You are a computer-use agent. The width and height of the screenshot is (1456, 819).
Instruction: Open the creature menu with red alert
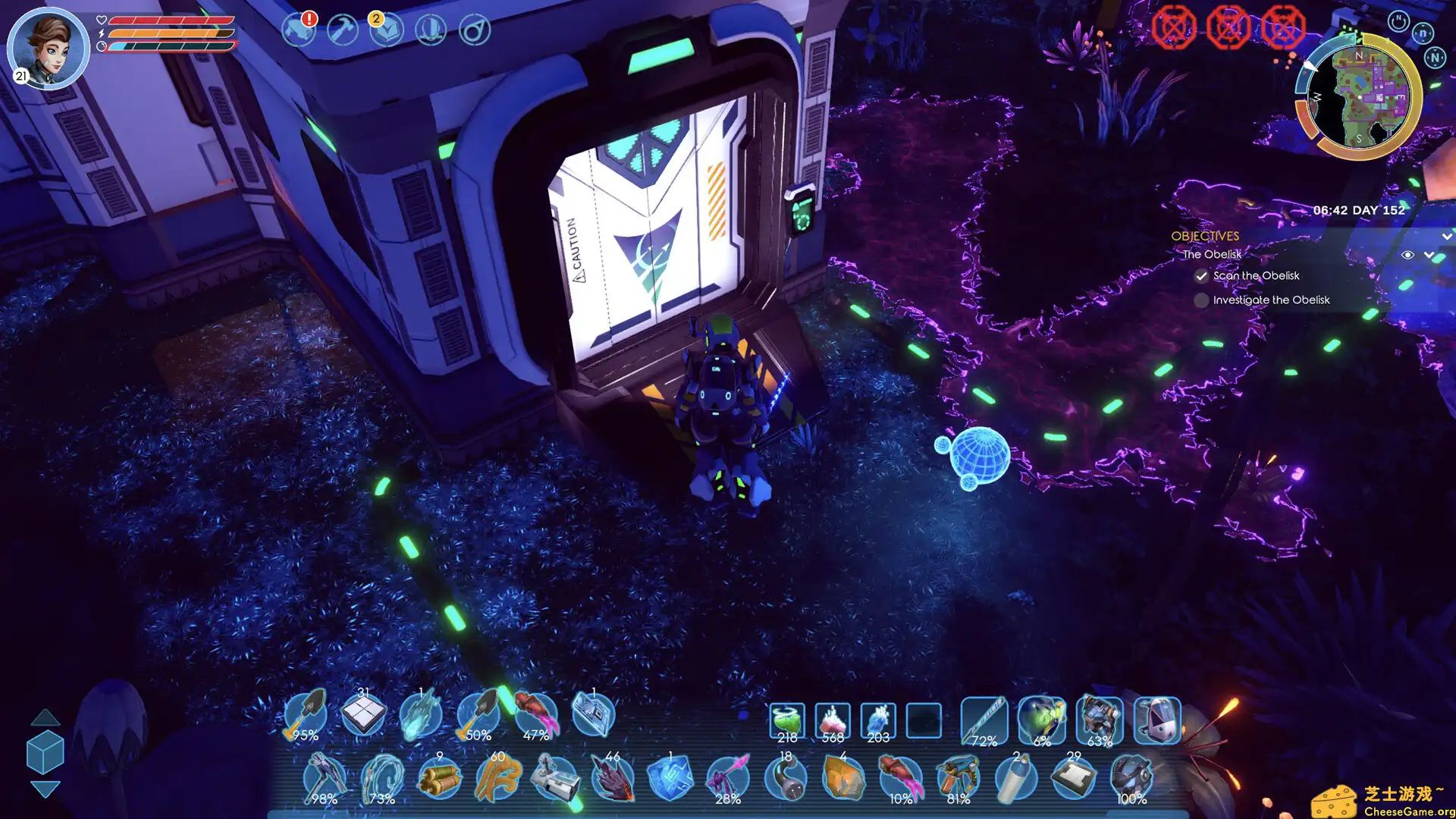coord(298,30)
